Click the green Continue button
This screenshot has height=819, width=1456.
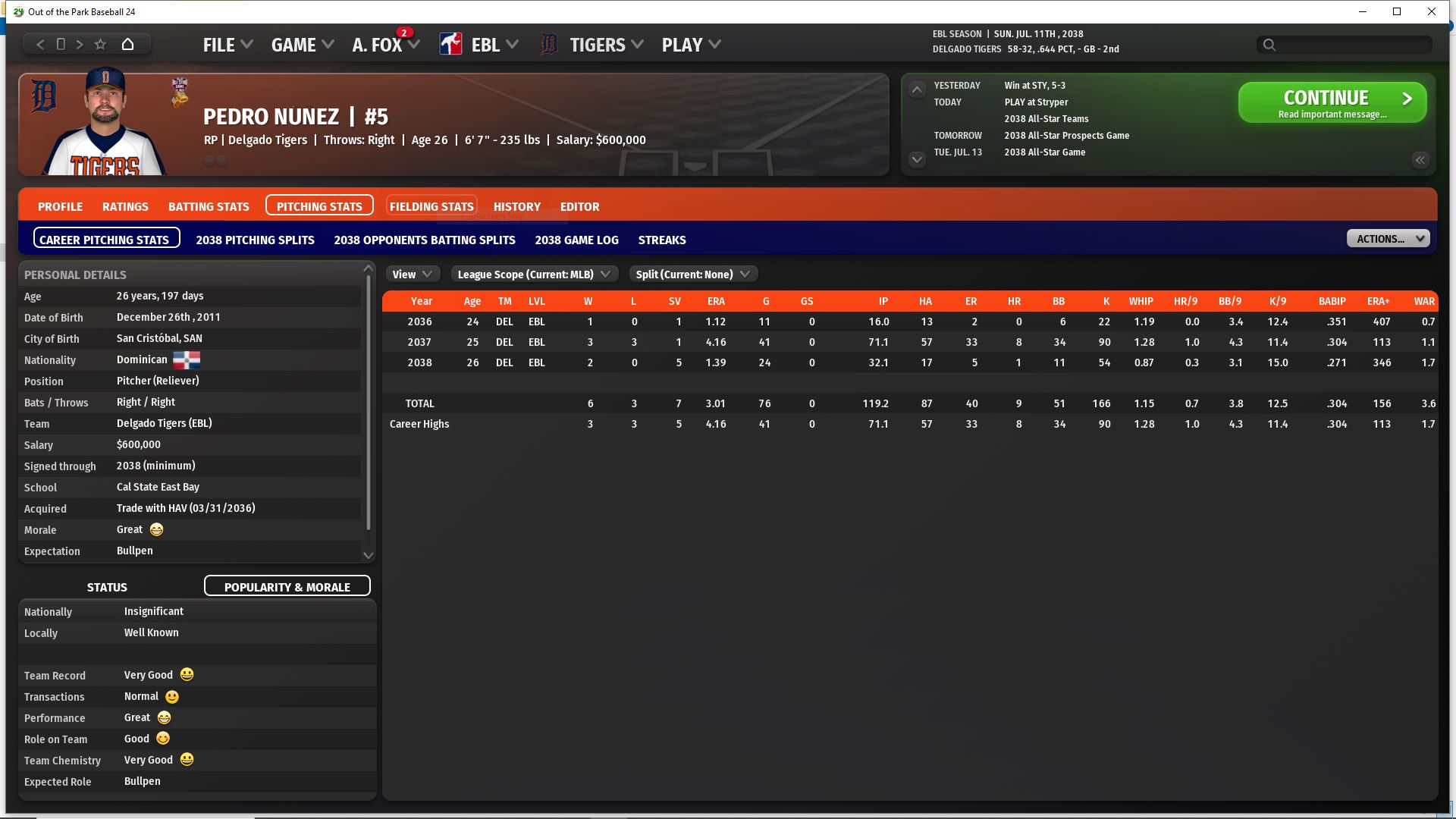[x=1332, y=102]
